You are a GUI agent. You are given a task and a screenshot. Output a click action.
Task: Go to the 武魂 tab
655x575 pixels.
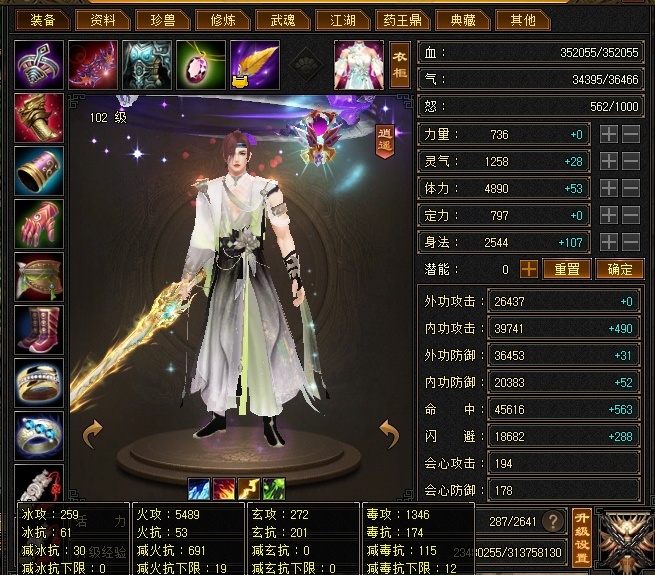coord(275,19)
